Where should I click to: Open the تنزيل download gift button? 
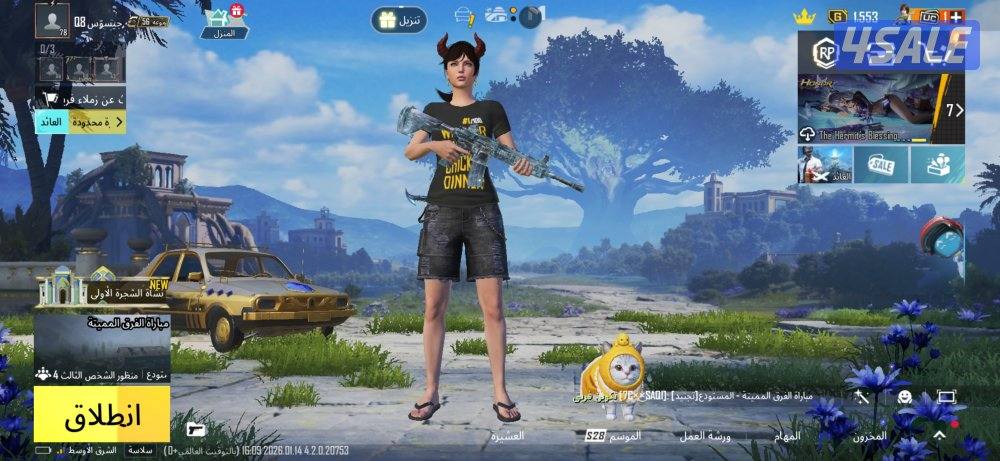[399, 19]
